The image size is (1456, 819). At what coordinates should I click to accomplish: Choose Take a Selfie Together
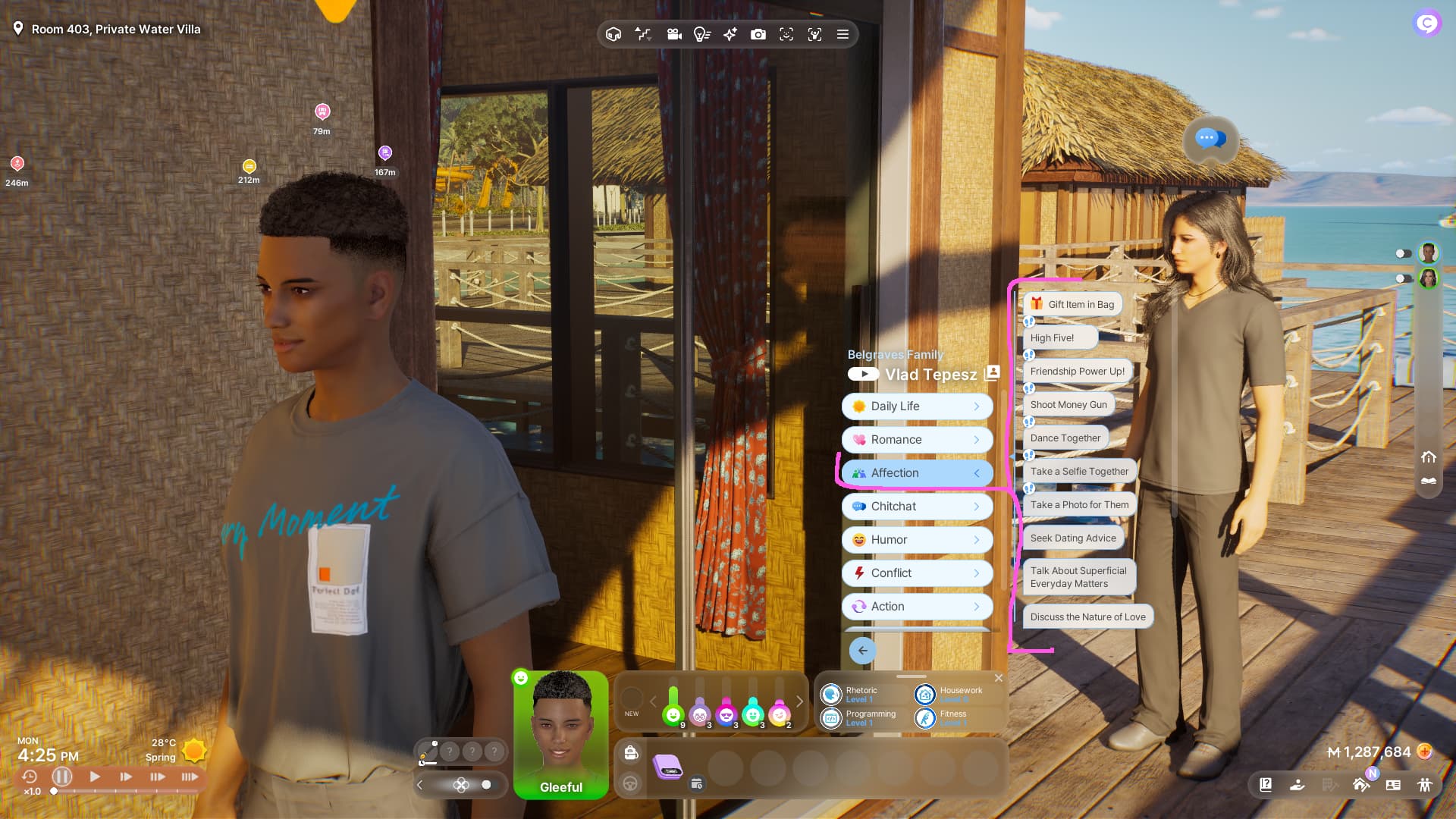tap(1079, 471)
